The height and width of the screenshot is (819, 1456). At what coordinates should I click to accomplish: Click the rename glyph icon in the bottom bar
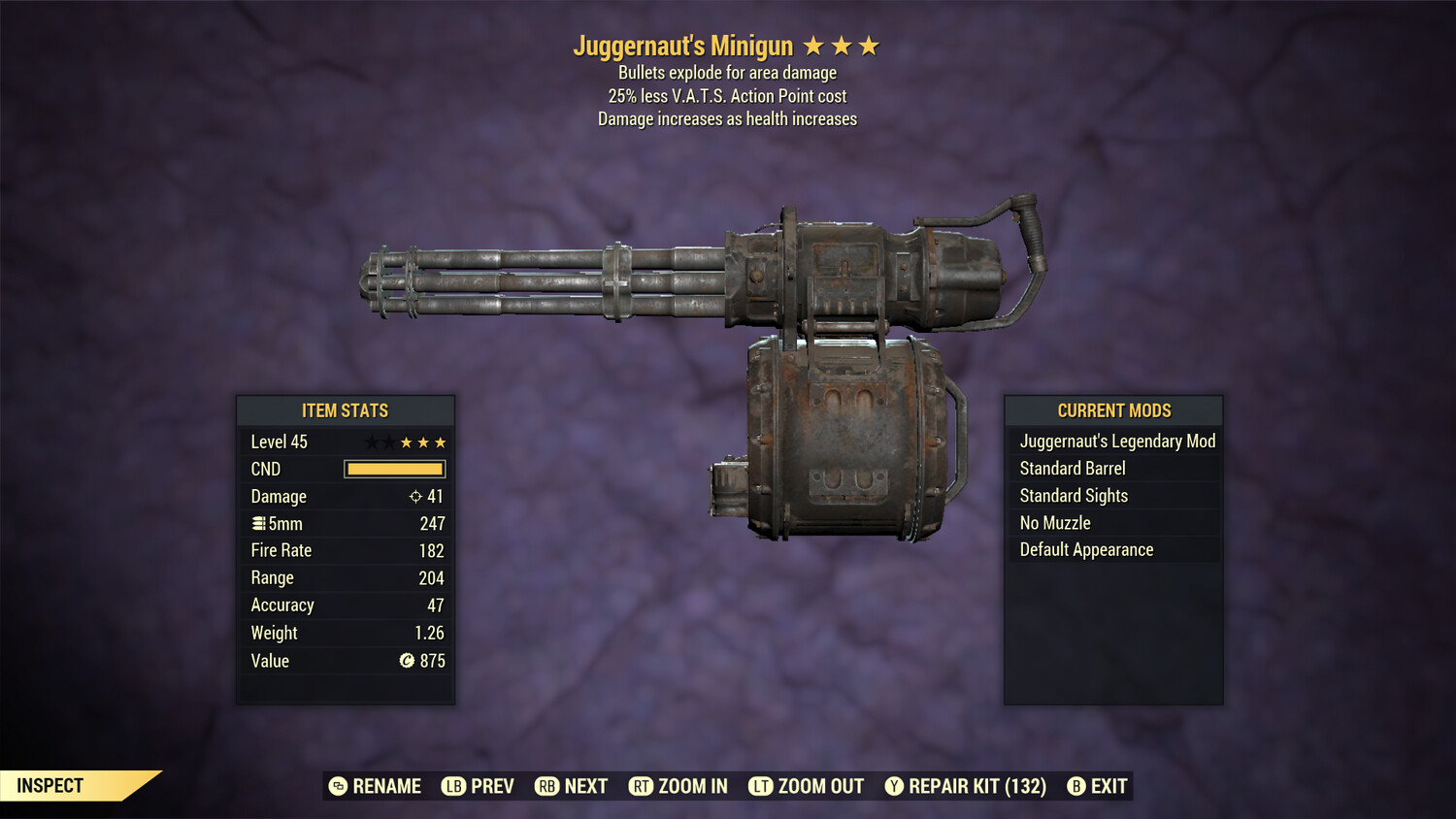coord(339,786)
